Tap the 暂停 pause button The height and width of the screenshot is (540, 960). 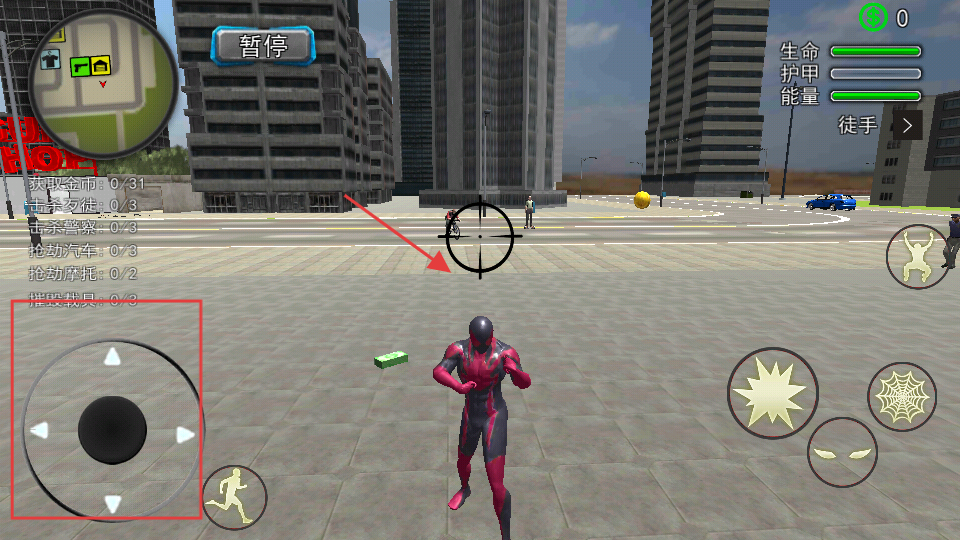pyautogui.click(x=263, y=45)
